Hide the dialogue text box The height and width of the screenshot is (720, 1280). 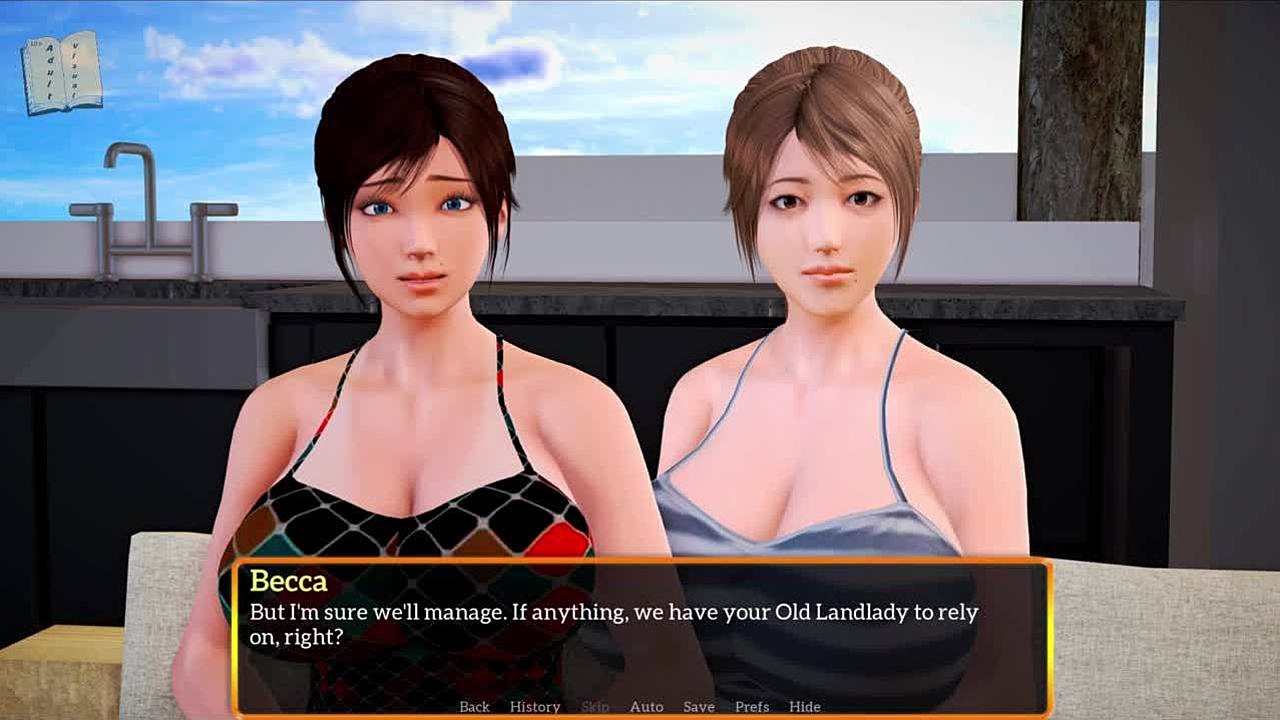click(804, 706)
